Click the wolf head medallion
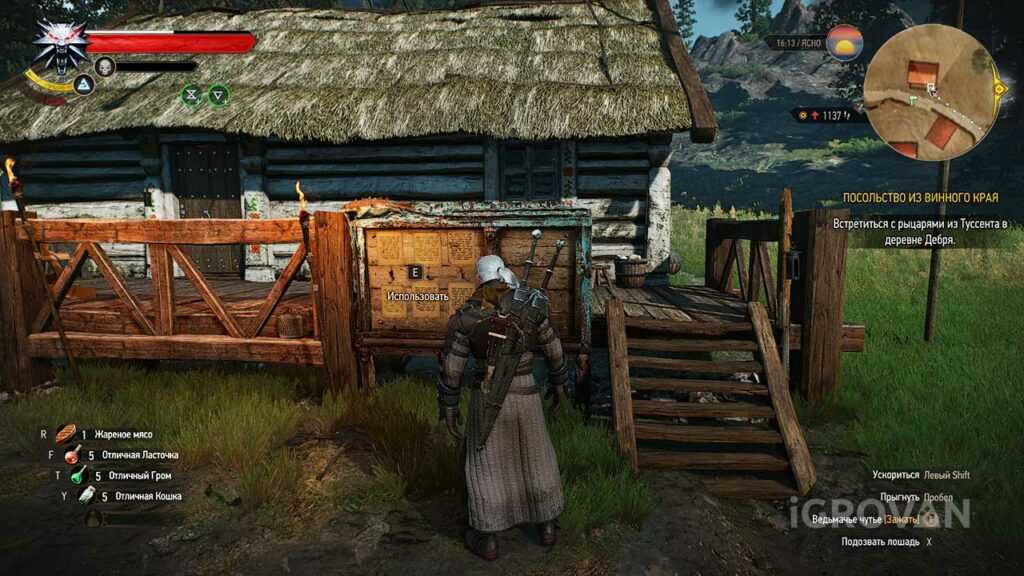This screenshot has width=1024, height=576. 56,43
